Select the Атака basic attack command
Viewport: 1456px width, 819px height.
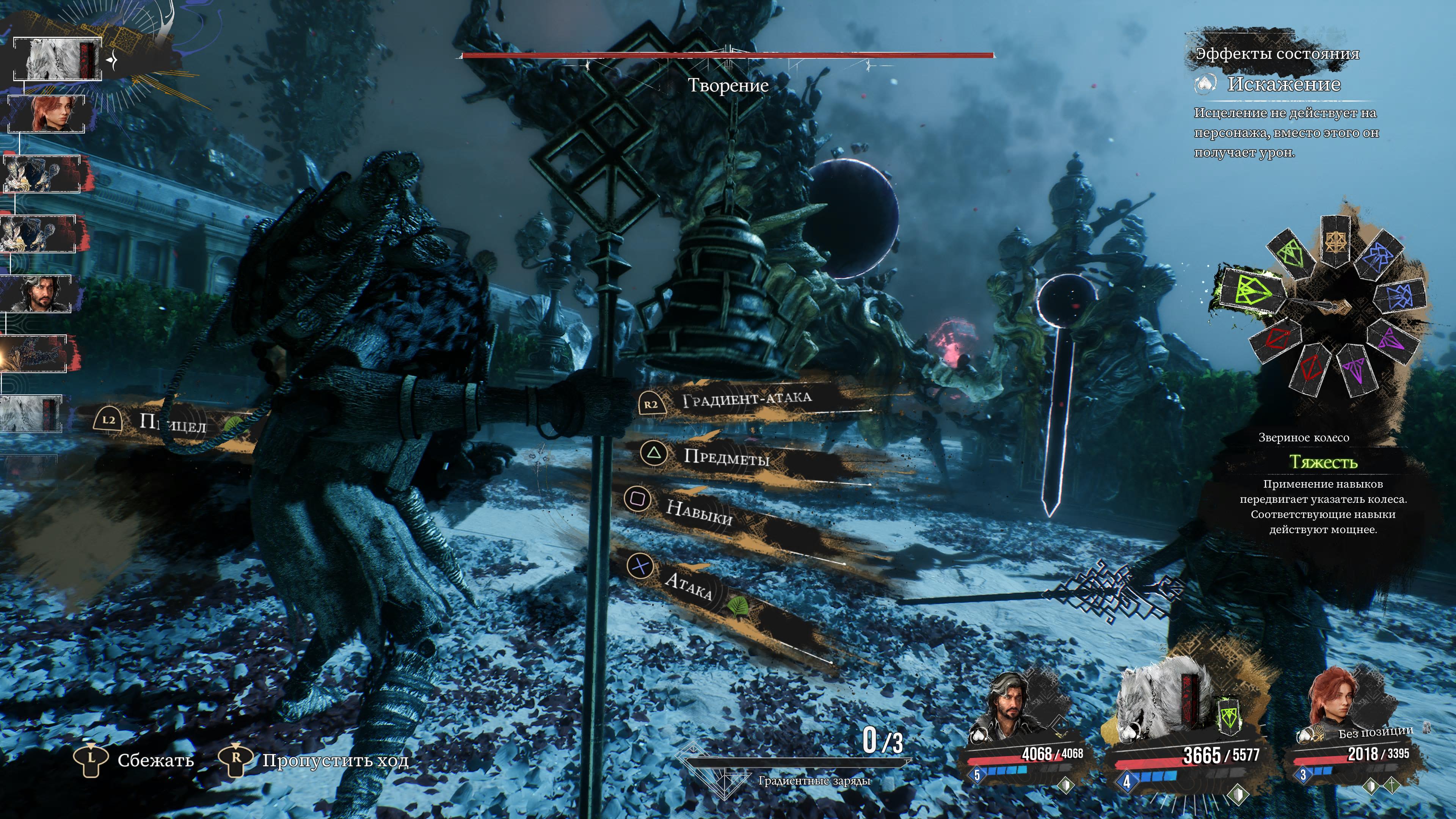point(688,585)
